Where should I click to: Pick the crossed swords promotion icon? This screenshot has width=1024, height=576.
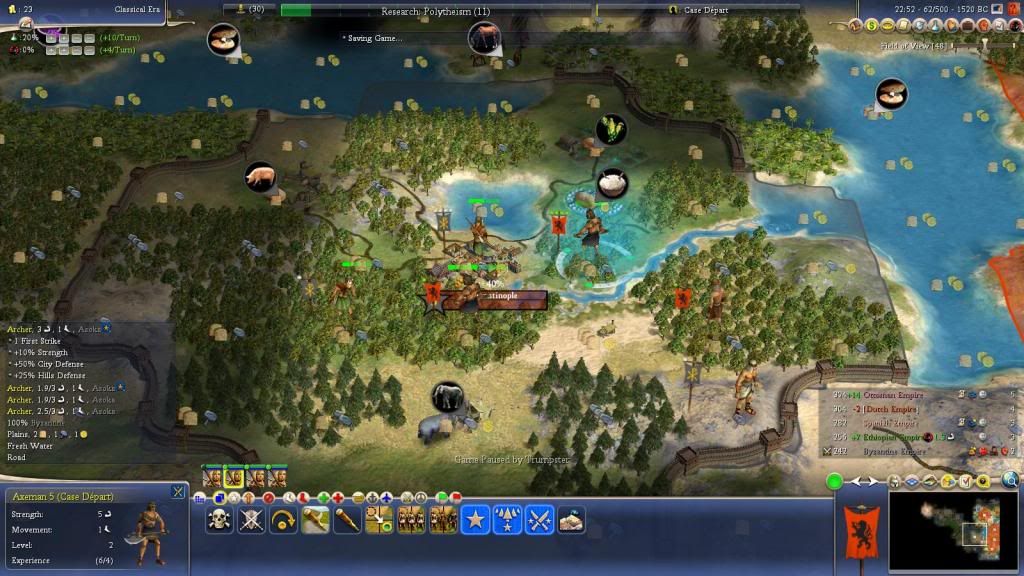540,519
